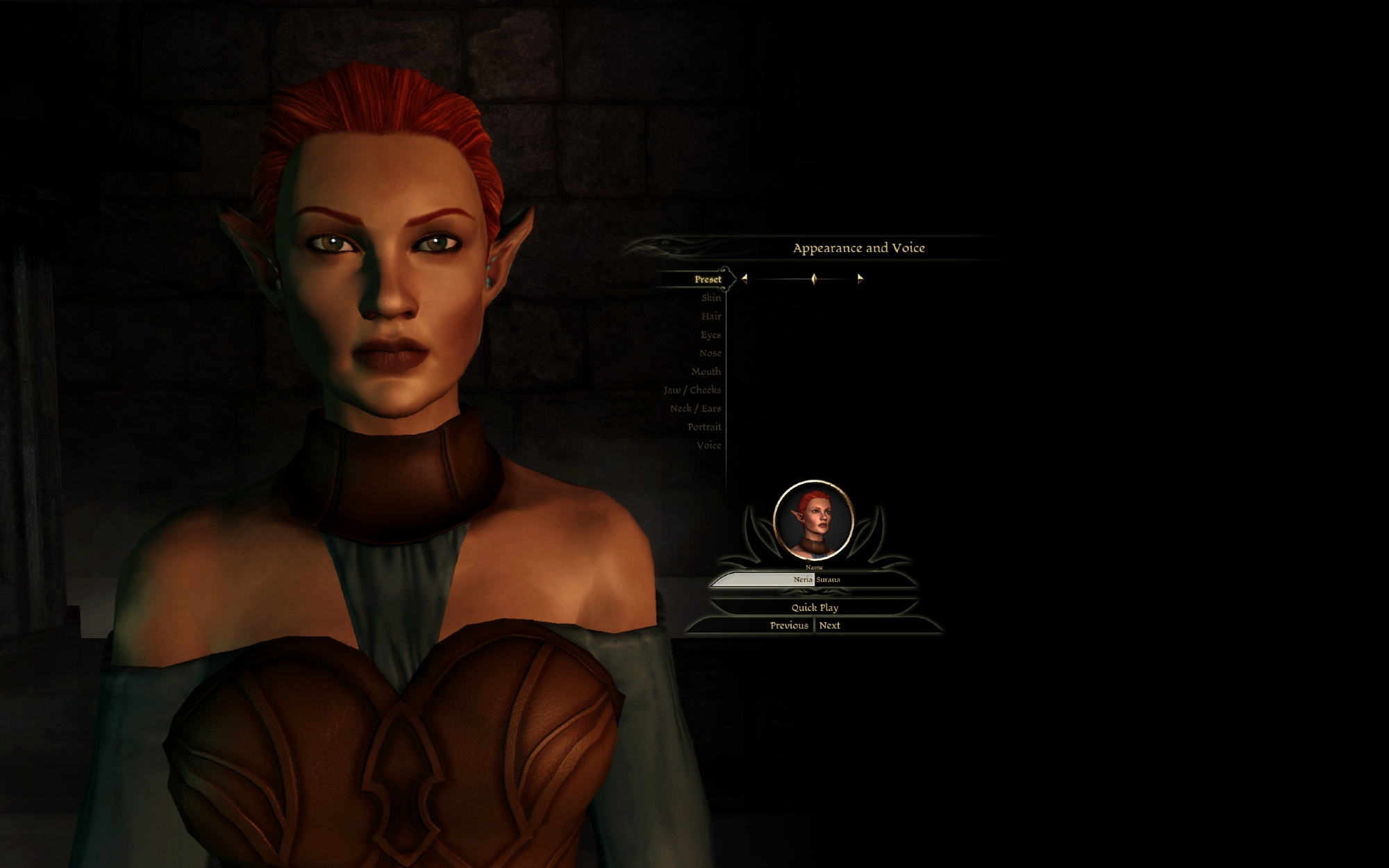Open Jaw / Cheeks options
Viewport: 1389px width, 868px height.
692,390
